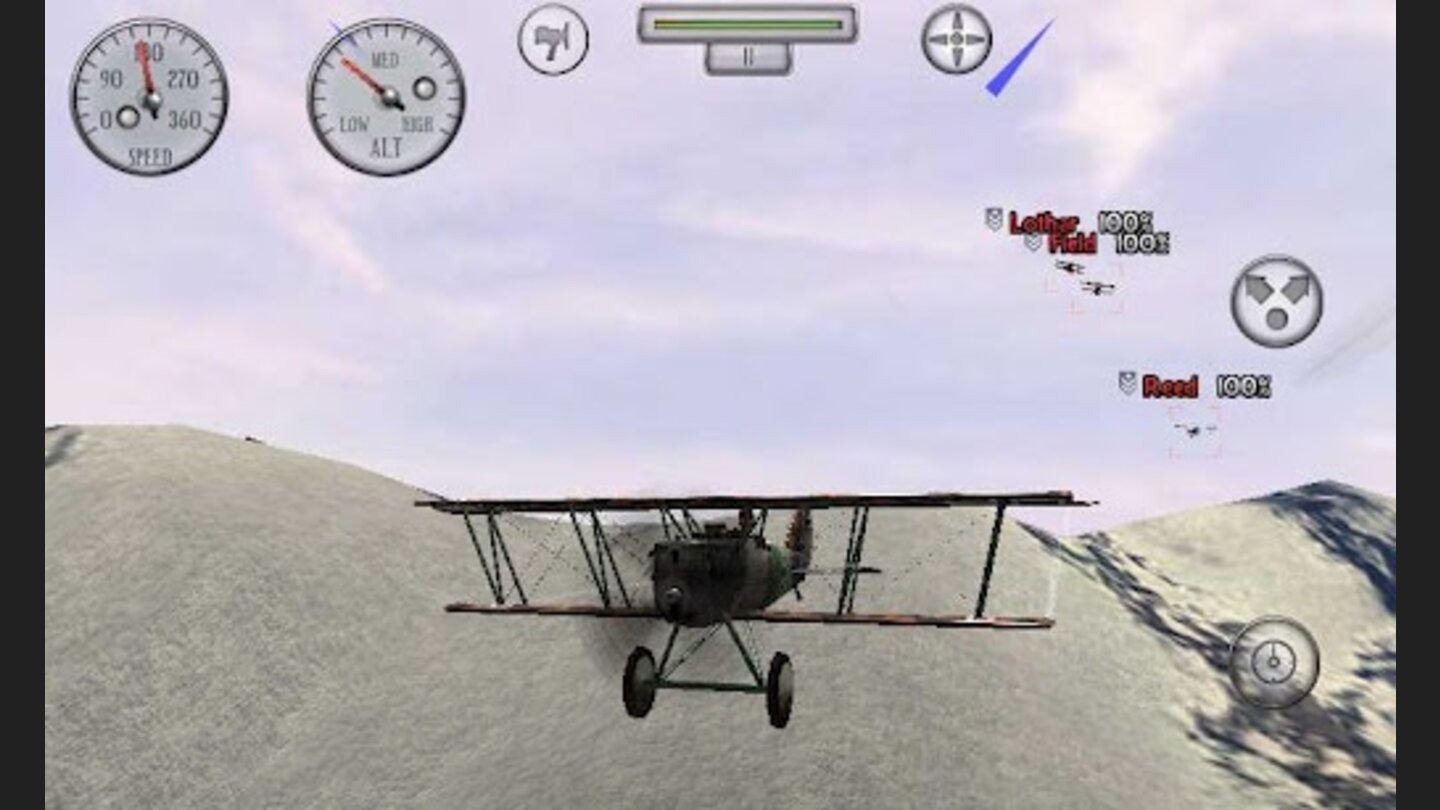Tap the gun weapon-fire icon
This screenshot has height=810, width=1440.
[552, 39]
